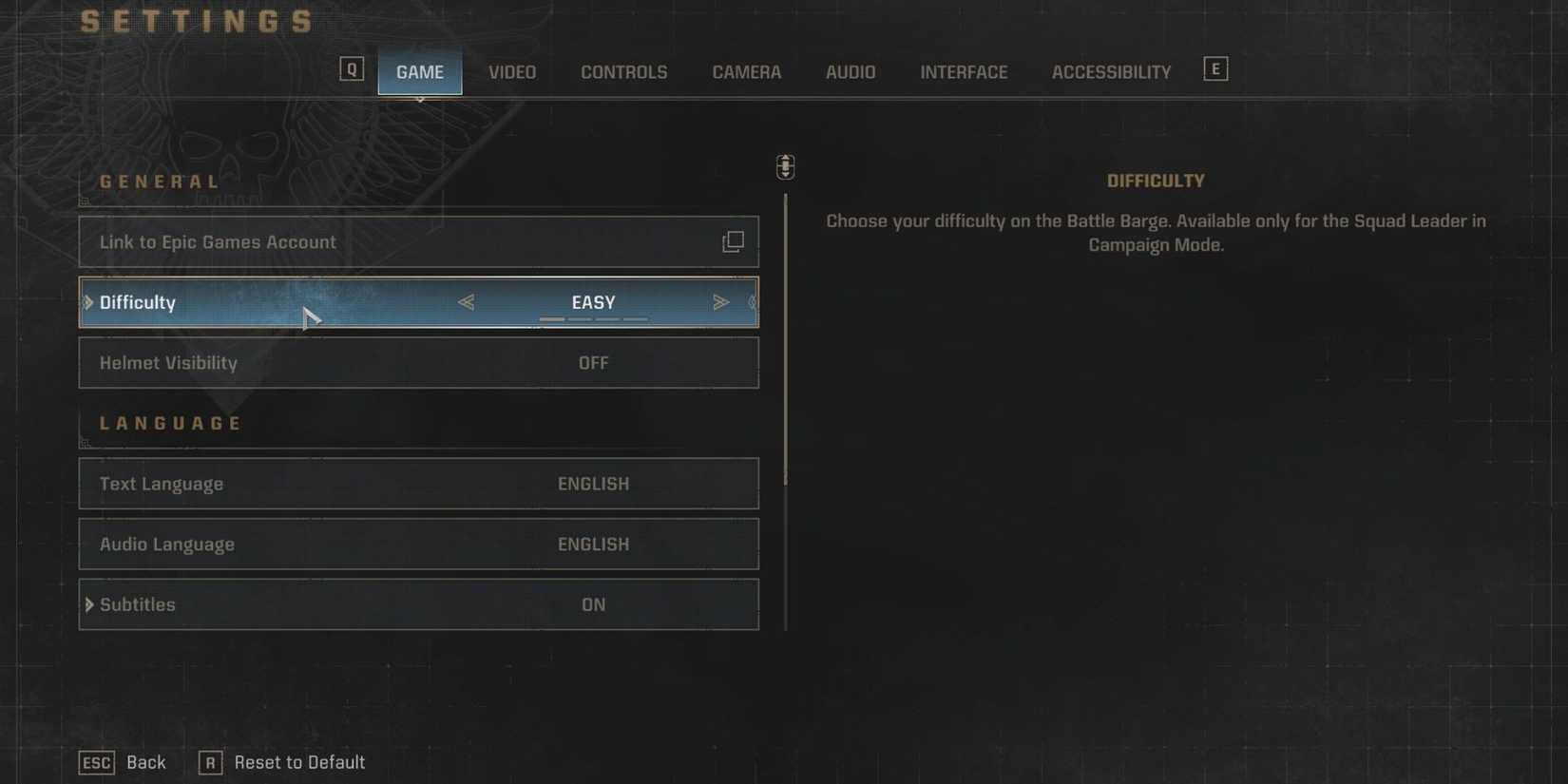Image resolution: width=1568 pixels, height=784 pixels.
Task: Switch to the Audio tab
Action: tap(850, 71)
